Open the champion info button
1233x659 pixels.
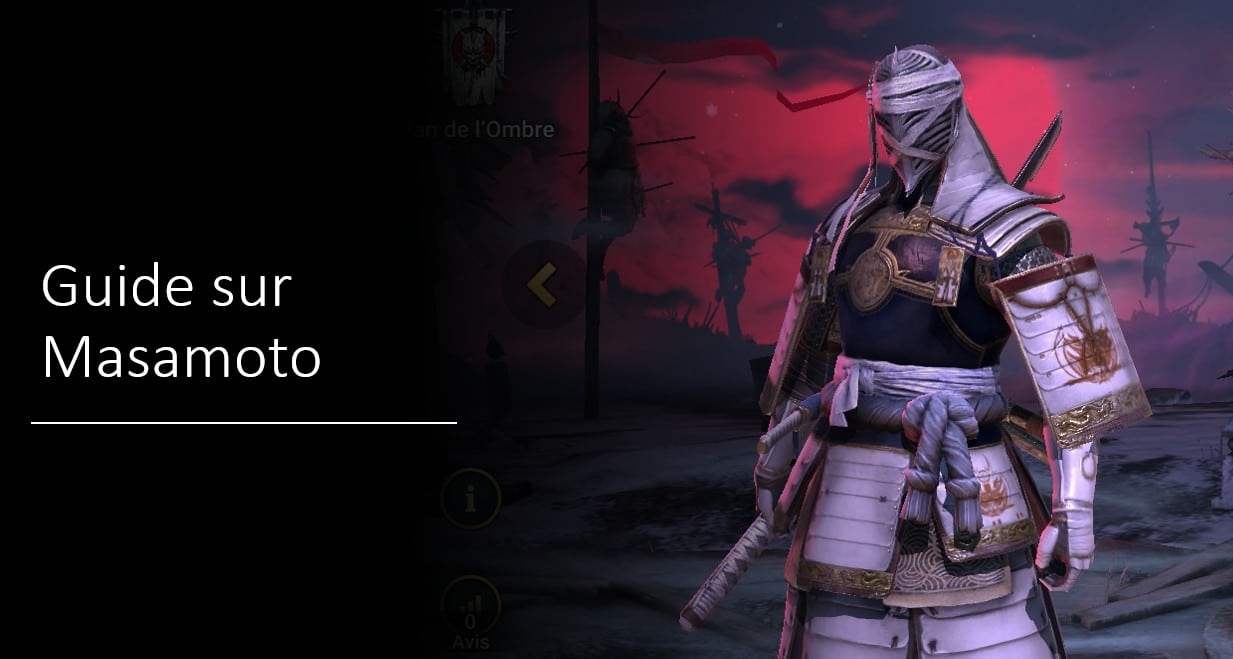click(469, 498)
